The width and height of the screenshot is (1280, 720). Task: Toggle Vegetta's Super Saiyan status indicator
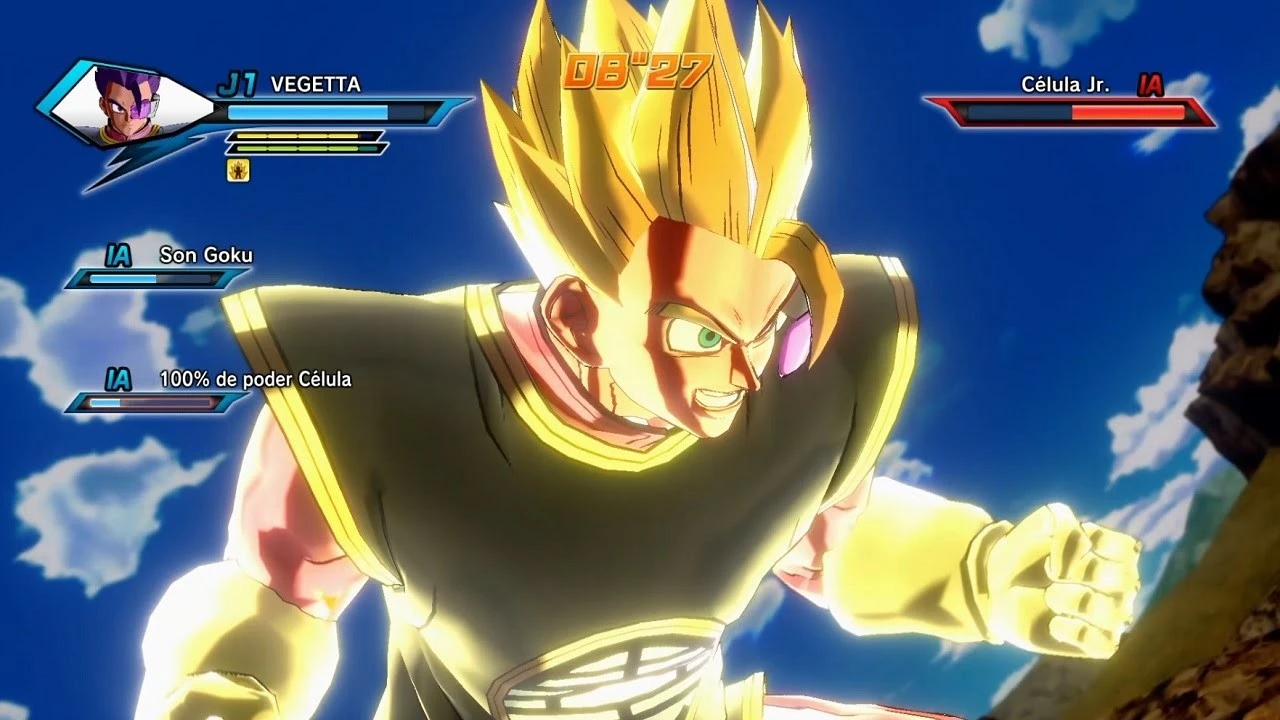point(236,170)
